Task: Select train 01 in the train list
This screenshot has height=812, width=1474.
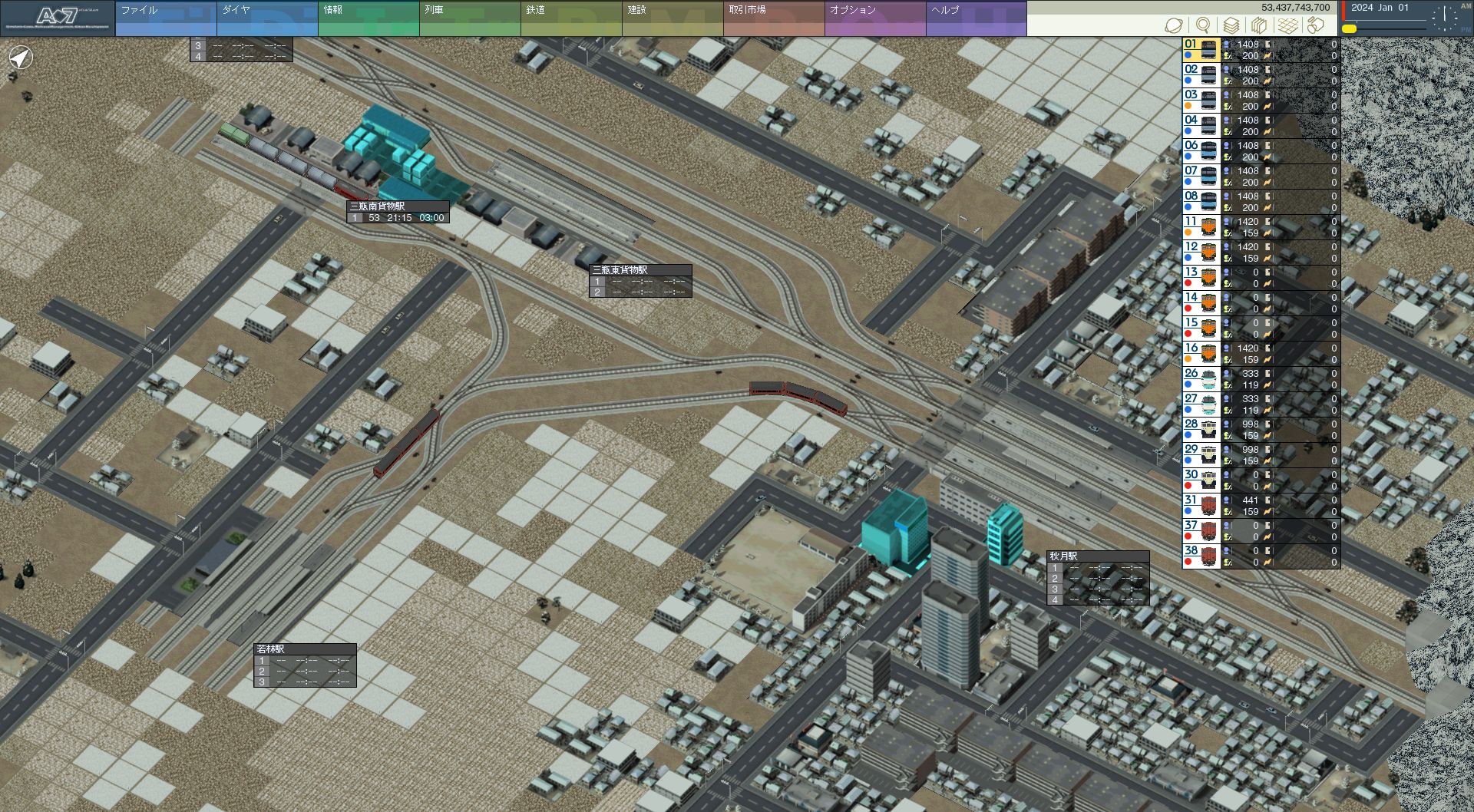Action: [x=1209, y=50]
